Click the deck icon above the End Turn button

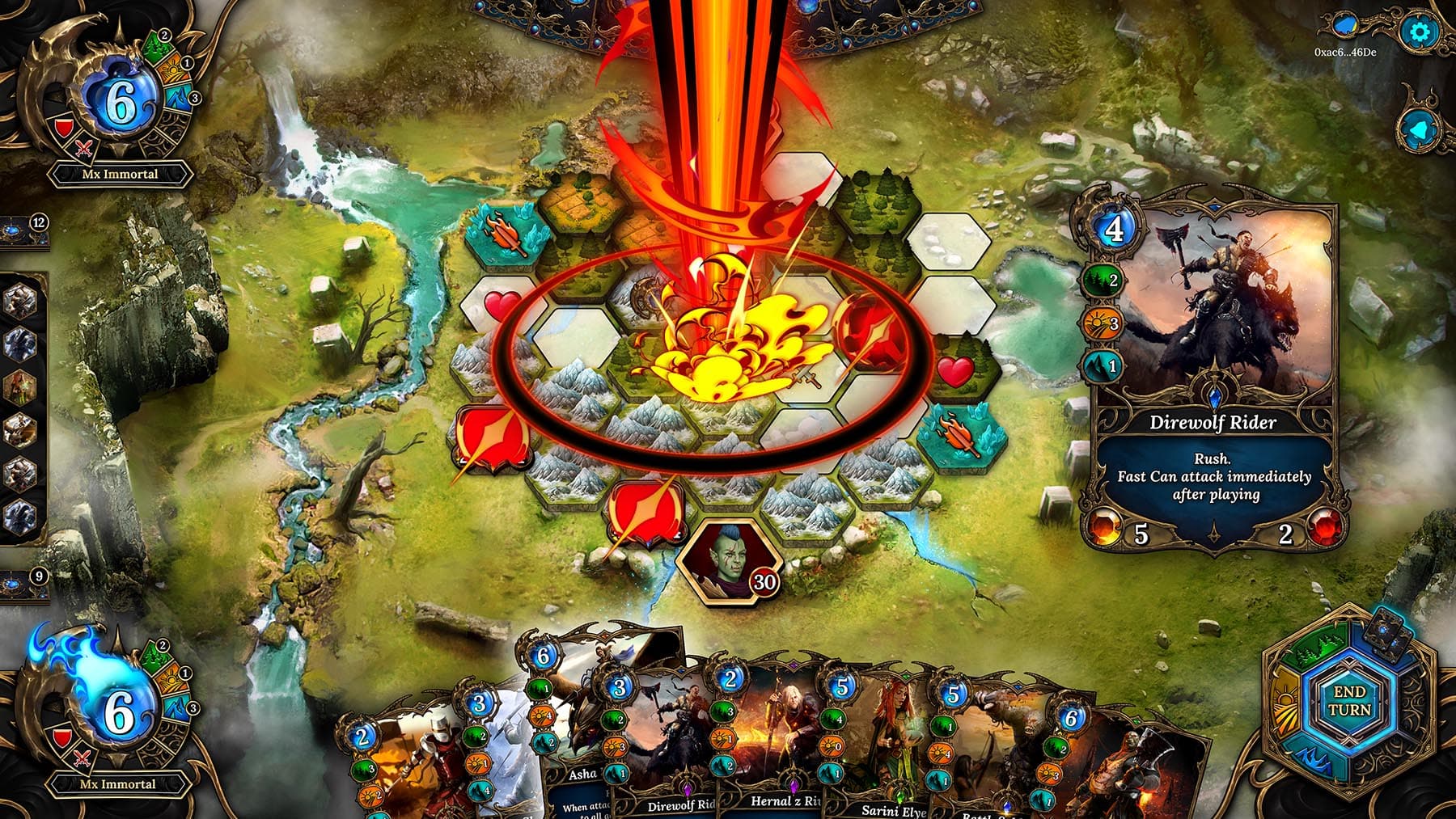coord(1386,639)
